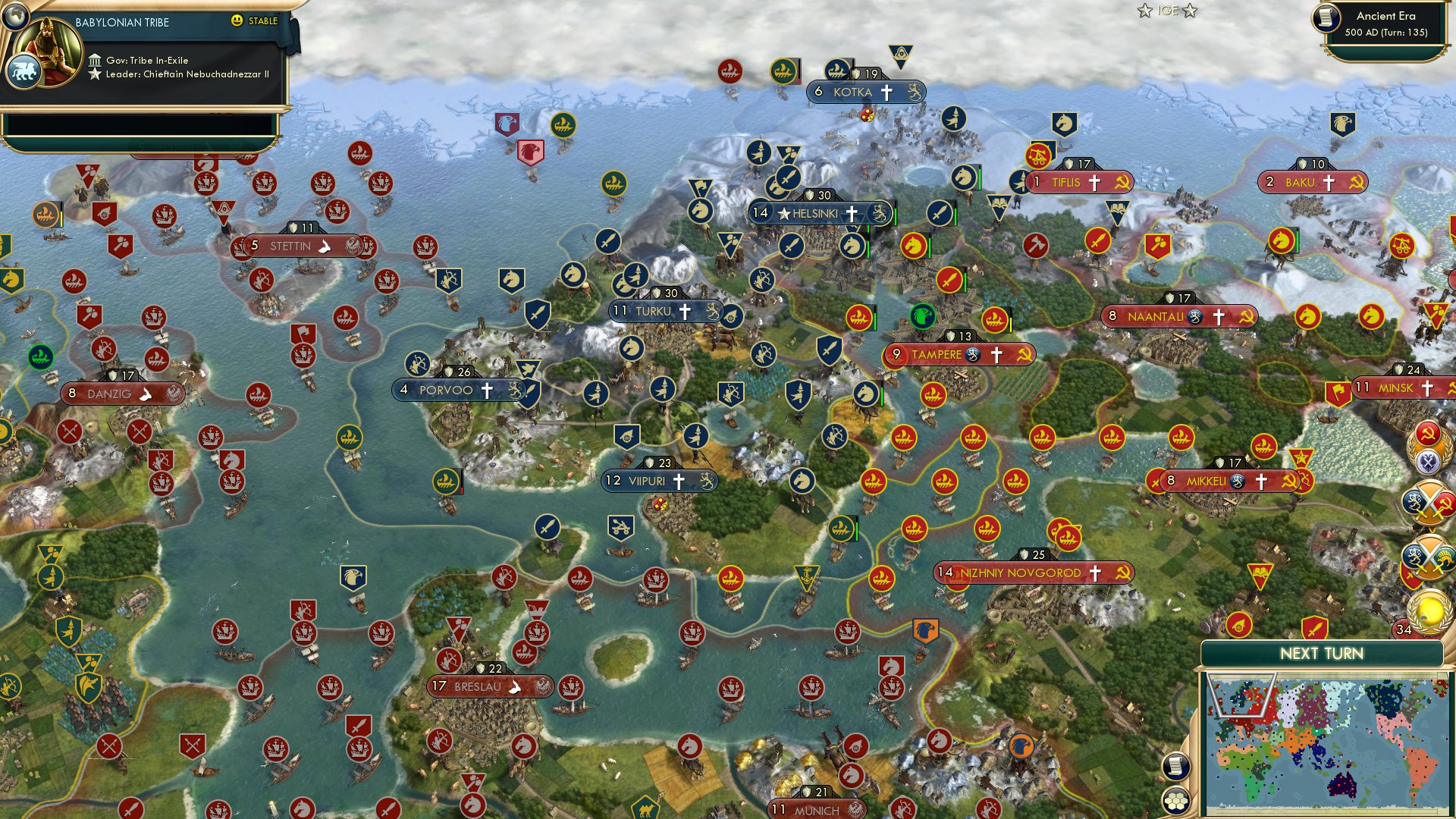The width and height of the screenshot is (1456, 819).
Task: Select the Viipuri city banner
Action: click(x=657, y=479)
